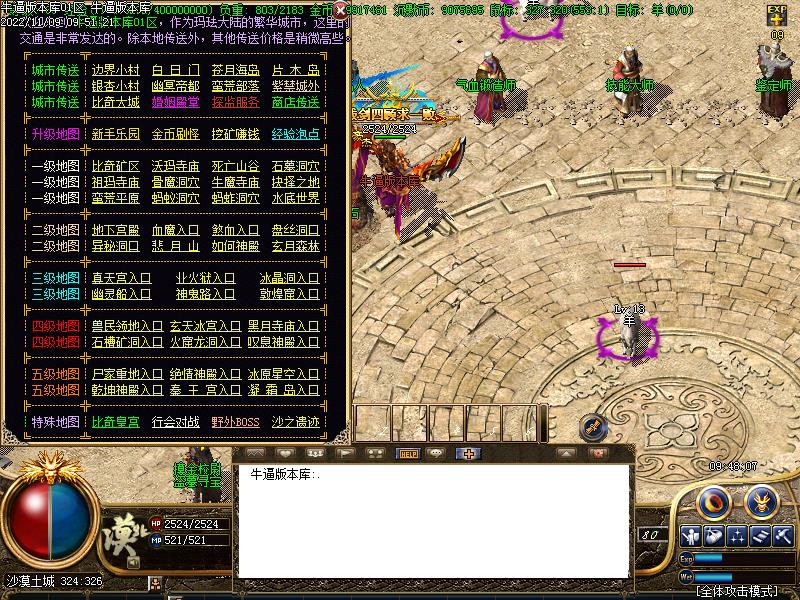Teleport to 比奇大城 city
The height and width of the screenshot is (600, 800).
(115, 102)
